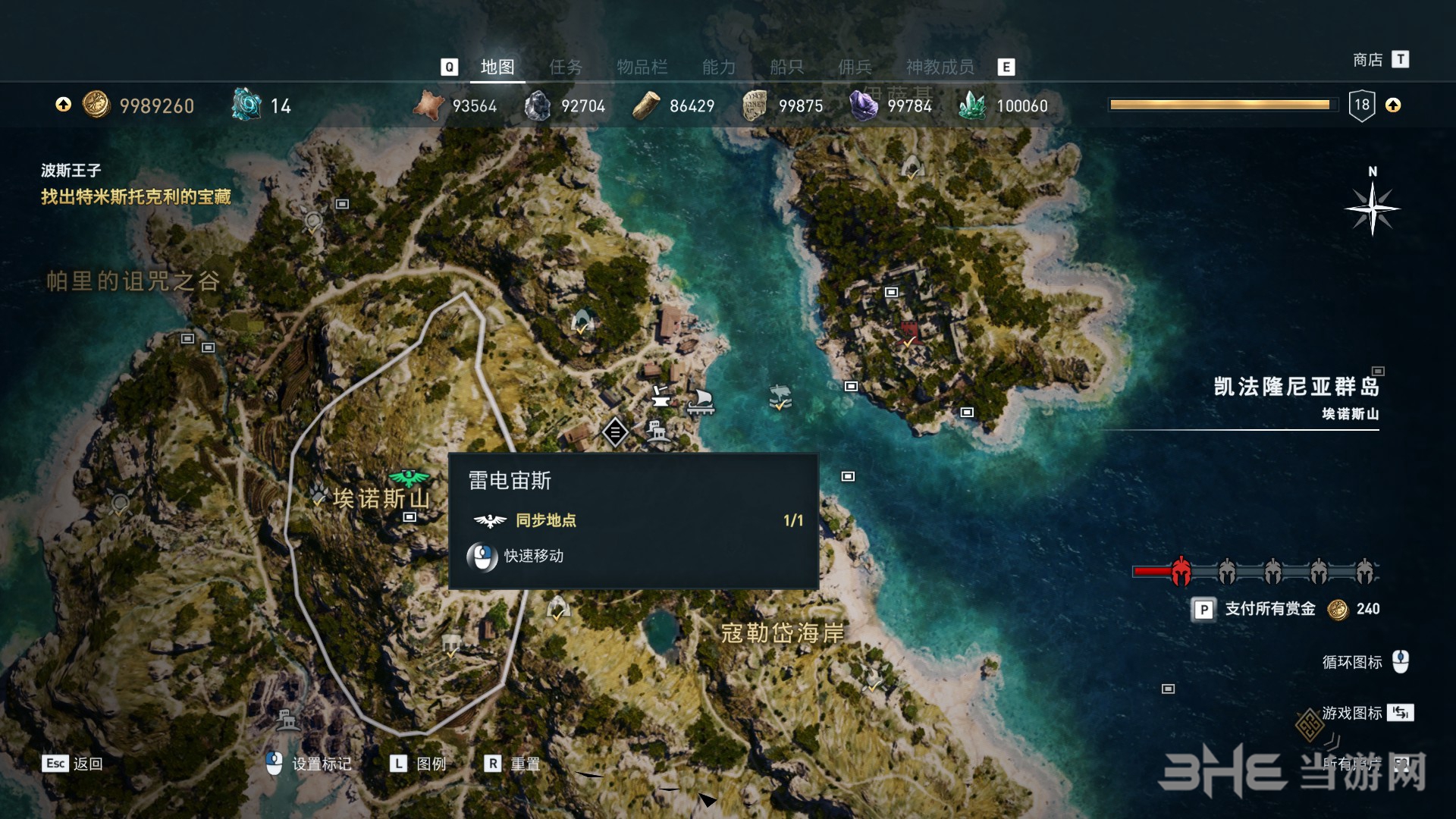This screenshot has width=1456, height=819.
Task: Select the docked ship map marker
Action: tap(701, 401)
